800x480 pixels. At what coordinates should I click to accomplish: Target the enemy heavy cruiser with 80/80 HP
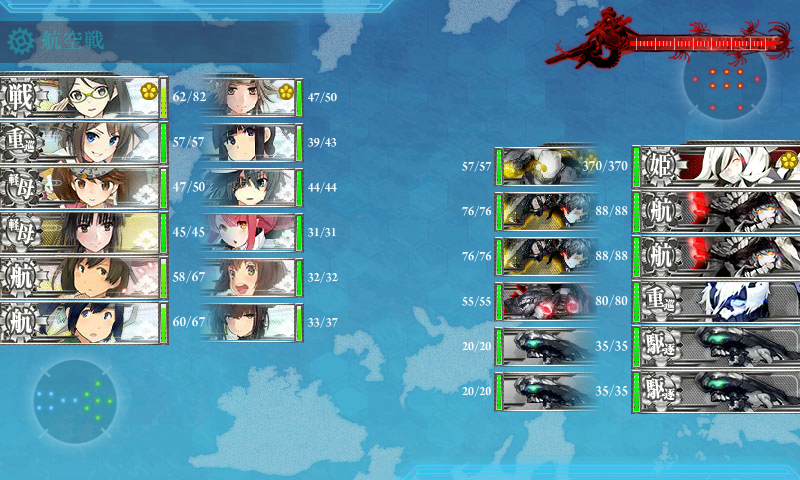tap(716, 300)
